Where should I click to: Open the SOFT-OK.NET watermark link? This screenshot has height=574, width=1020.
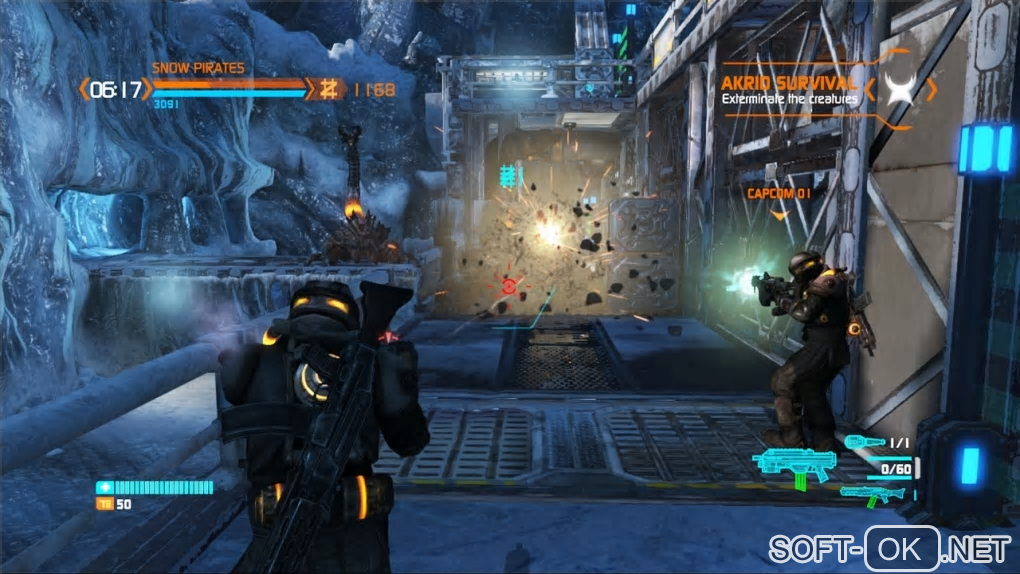(x=889, y=549)
